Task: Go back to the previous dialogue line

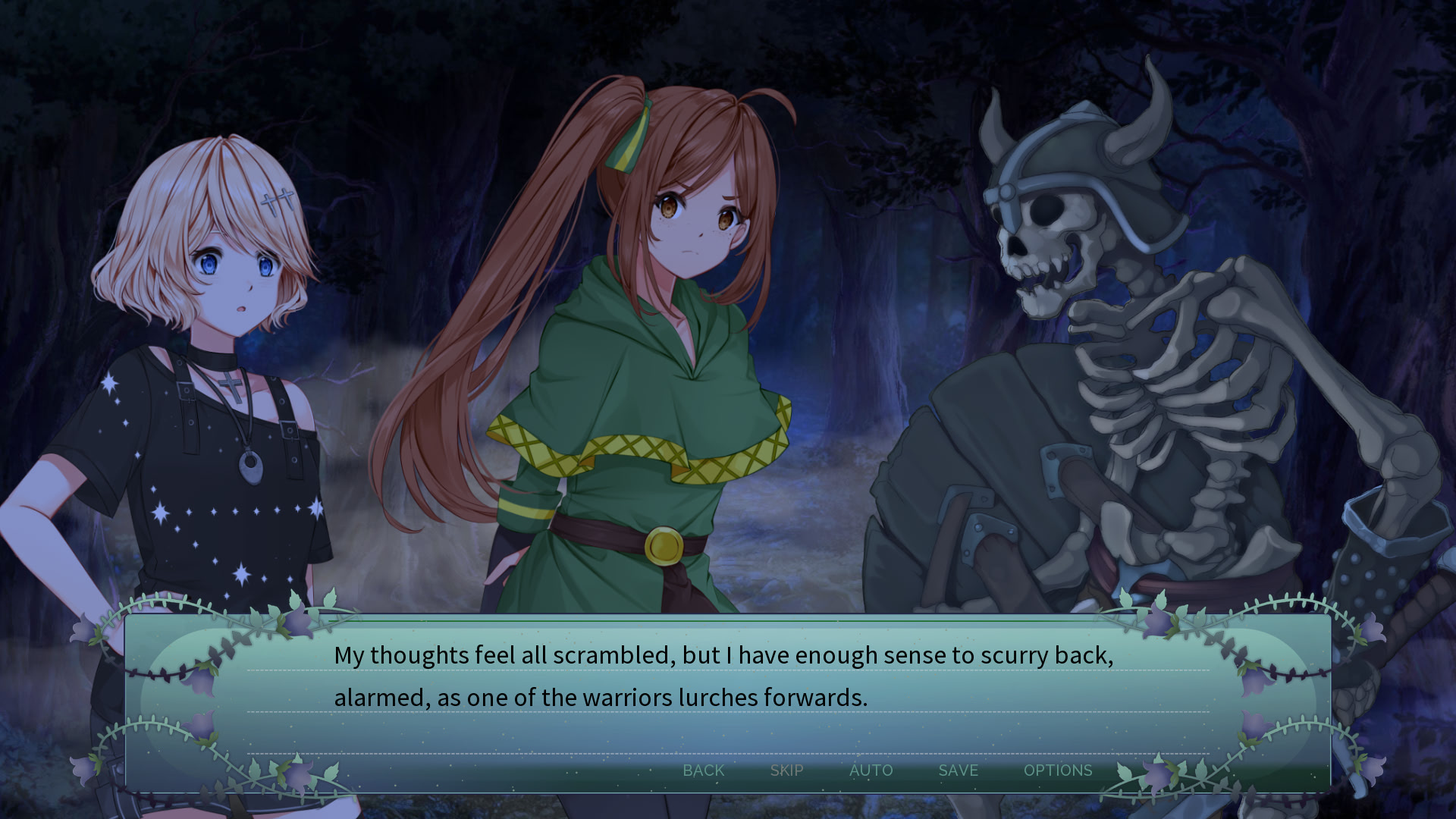Action: [703, 770]
